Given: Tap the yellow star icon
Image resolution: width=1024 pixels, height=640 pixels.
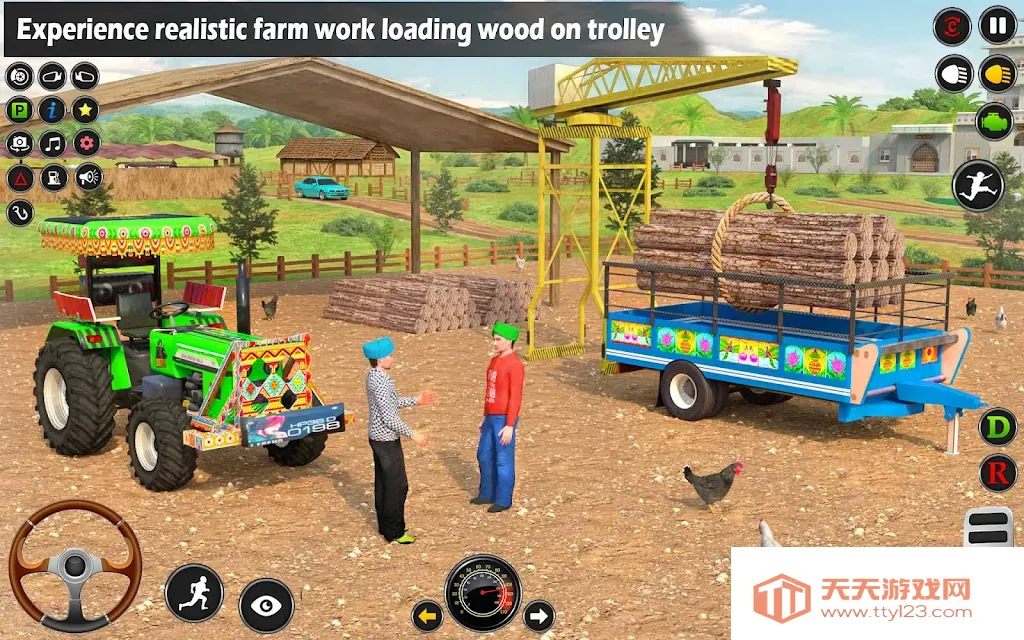Looking at the screenshot, I should [x=86, y=110].
